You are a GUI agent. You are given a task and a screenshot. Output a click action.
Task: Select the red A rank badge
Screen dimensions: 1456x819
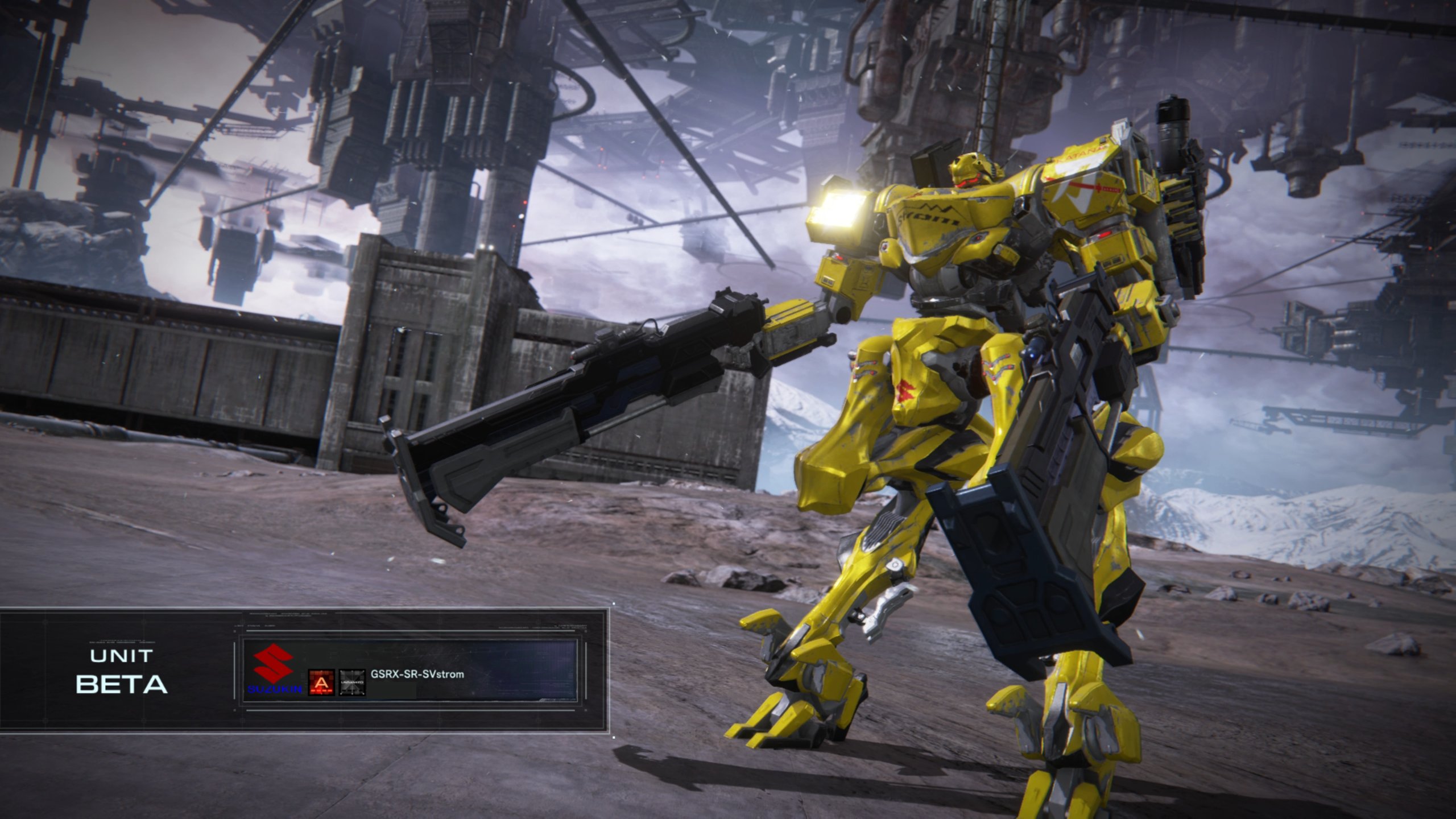[321, 682]
